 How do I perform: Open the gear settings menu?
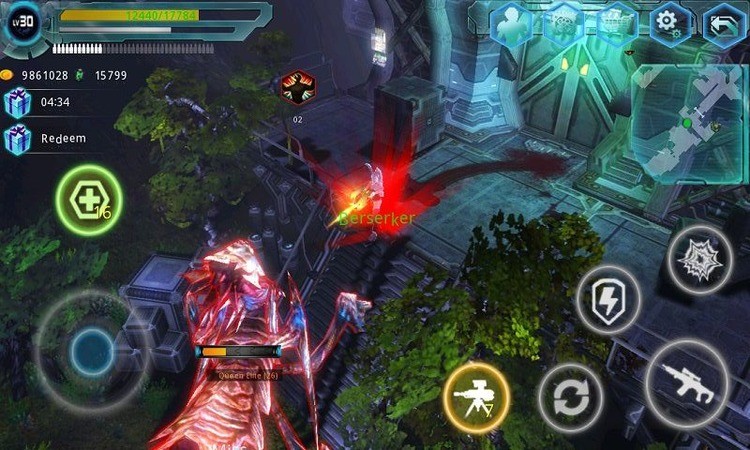tap(670, 23)
